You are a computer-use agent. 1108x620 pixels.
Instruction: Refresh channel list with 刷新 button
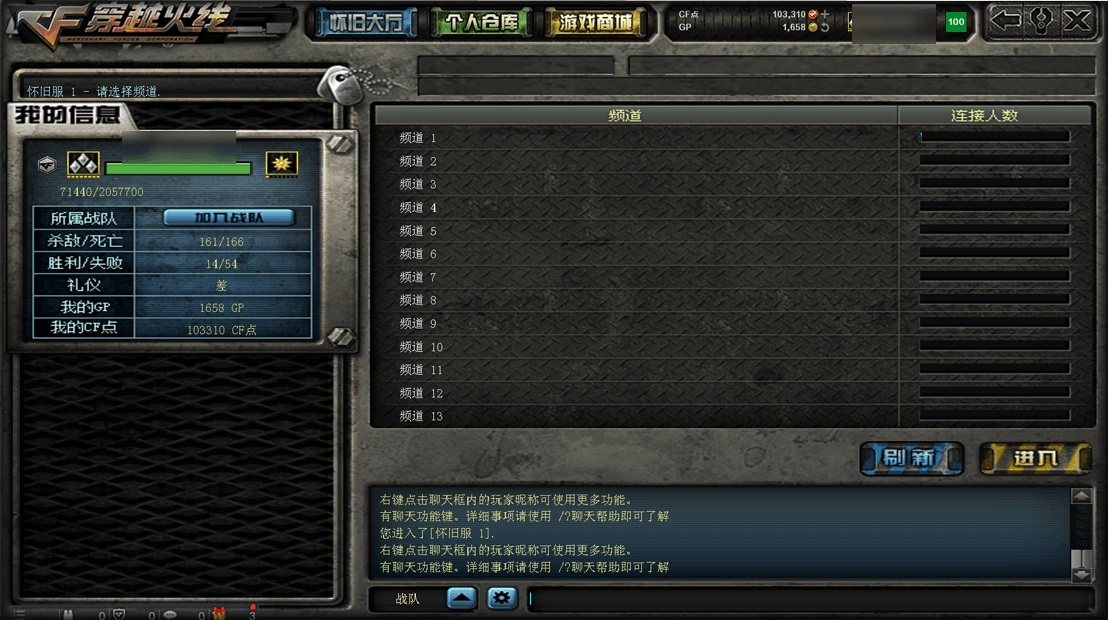(x=911, y=458)
